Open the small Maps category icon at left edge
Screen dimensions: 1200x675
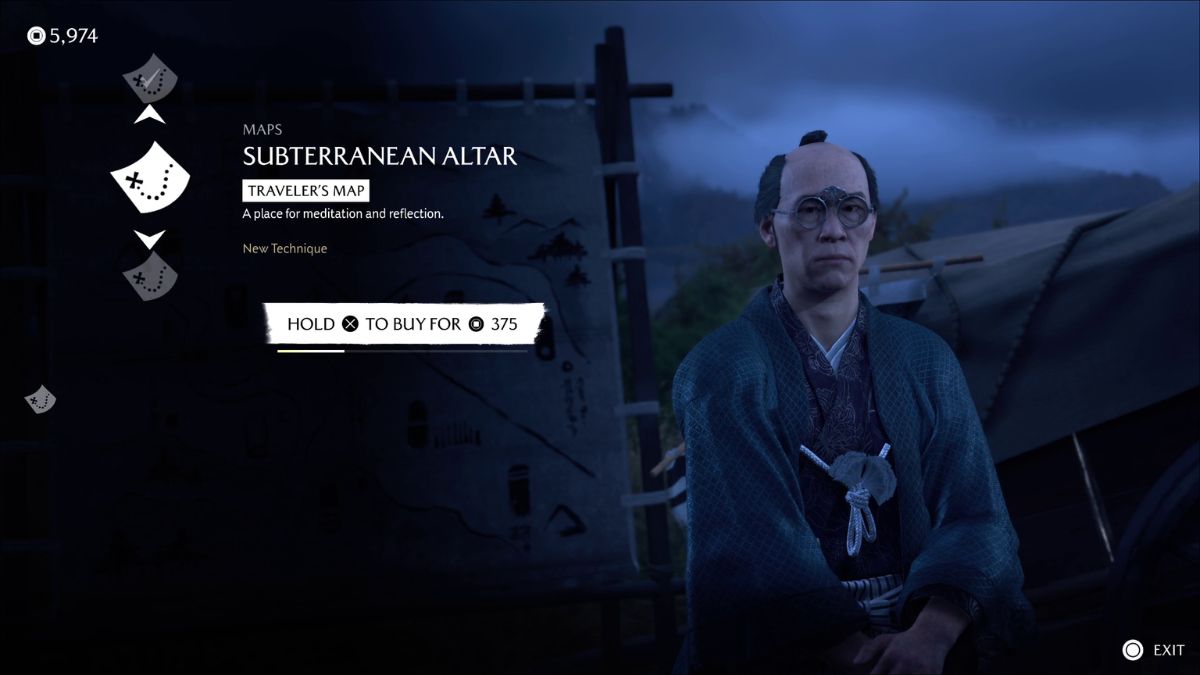(40, 399)
